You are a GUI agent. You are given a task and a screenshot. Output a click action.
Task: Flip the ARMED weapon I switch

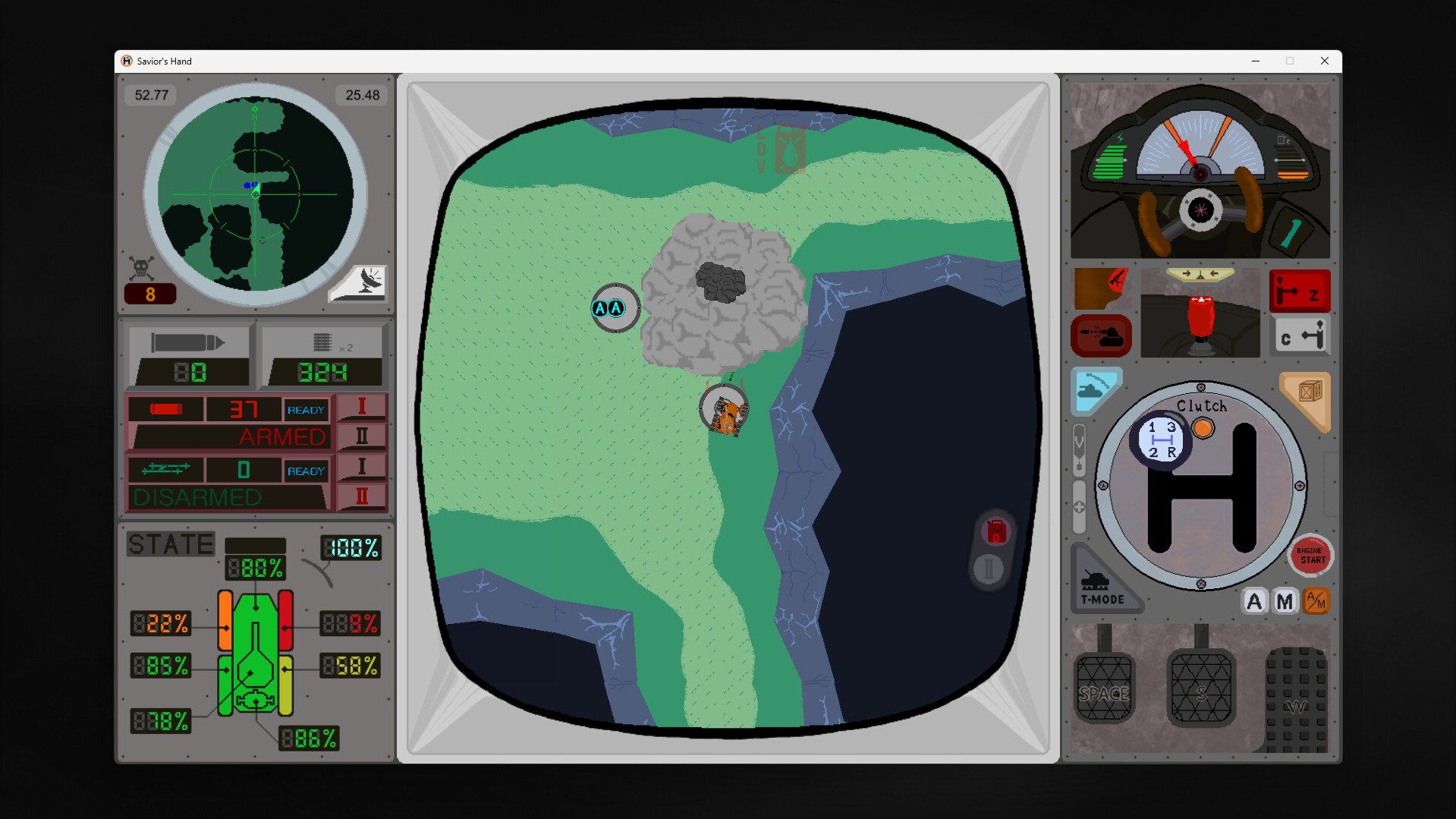pyautogui.click(x=362, y=408)
